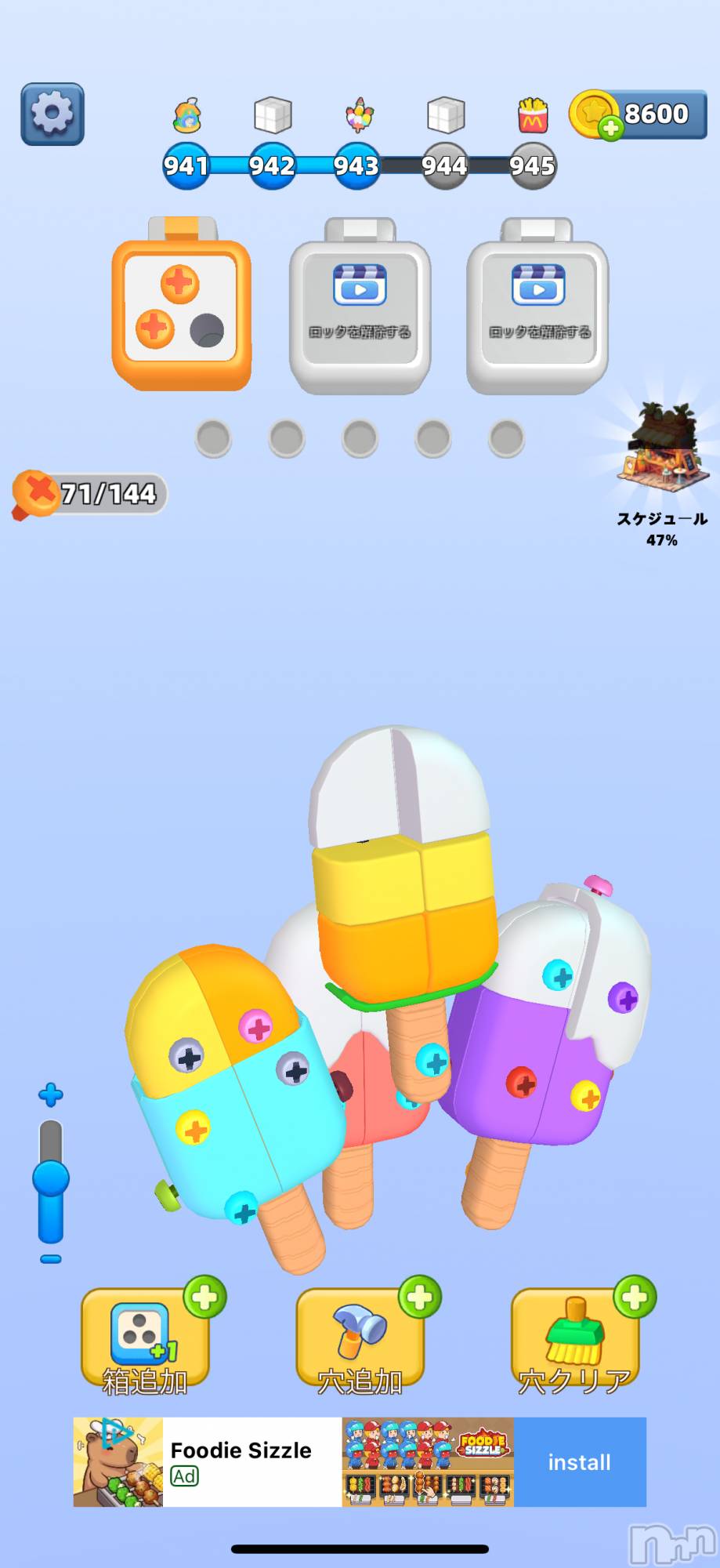Tap install on the Foodie Sizzle ad
Screen dimensions: 720x1568
click(579, 1462)
